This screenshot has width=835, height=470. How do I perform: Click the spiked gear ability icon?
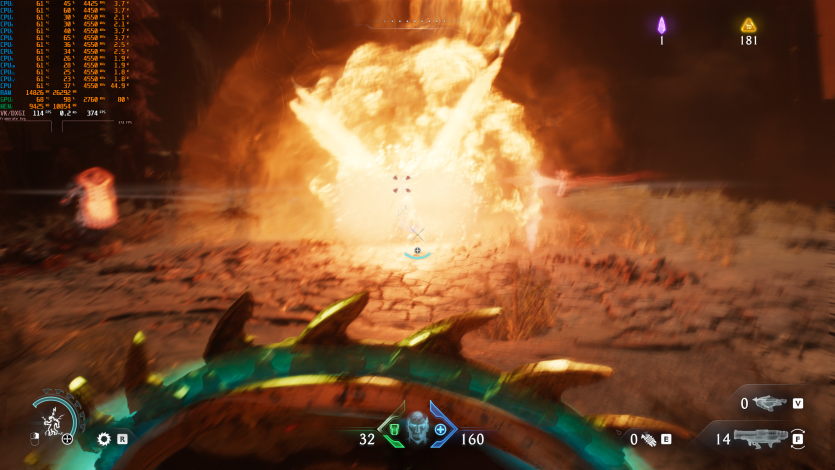point(103,438)
